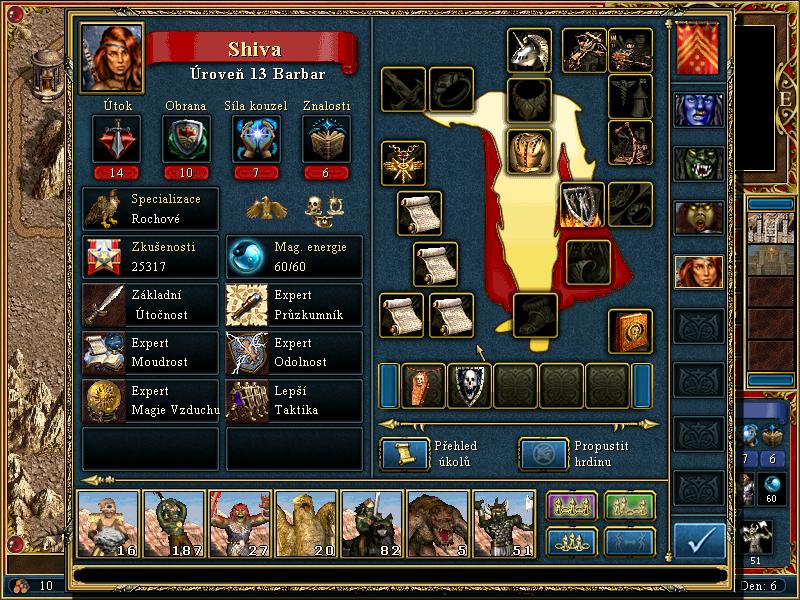Toggle the purple army formation button
Image resolution: width=800 pixels, height=600 pixels.
point(571,507)
